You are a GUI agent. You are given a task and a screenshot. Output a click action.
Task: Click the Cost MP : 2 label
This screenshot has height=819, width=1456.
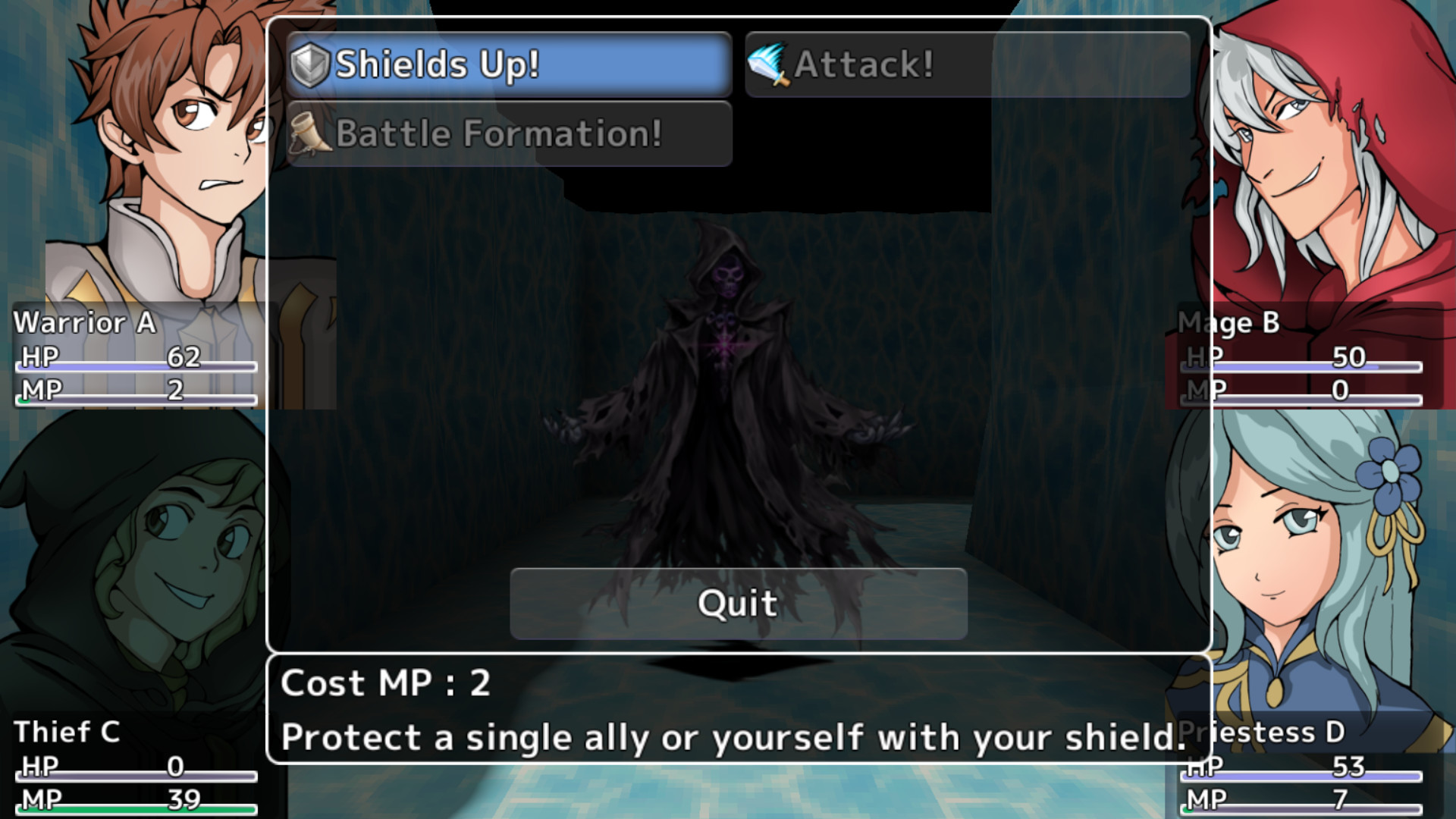[x=385, y=683]
